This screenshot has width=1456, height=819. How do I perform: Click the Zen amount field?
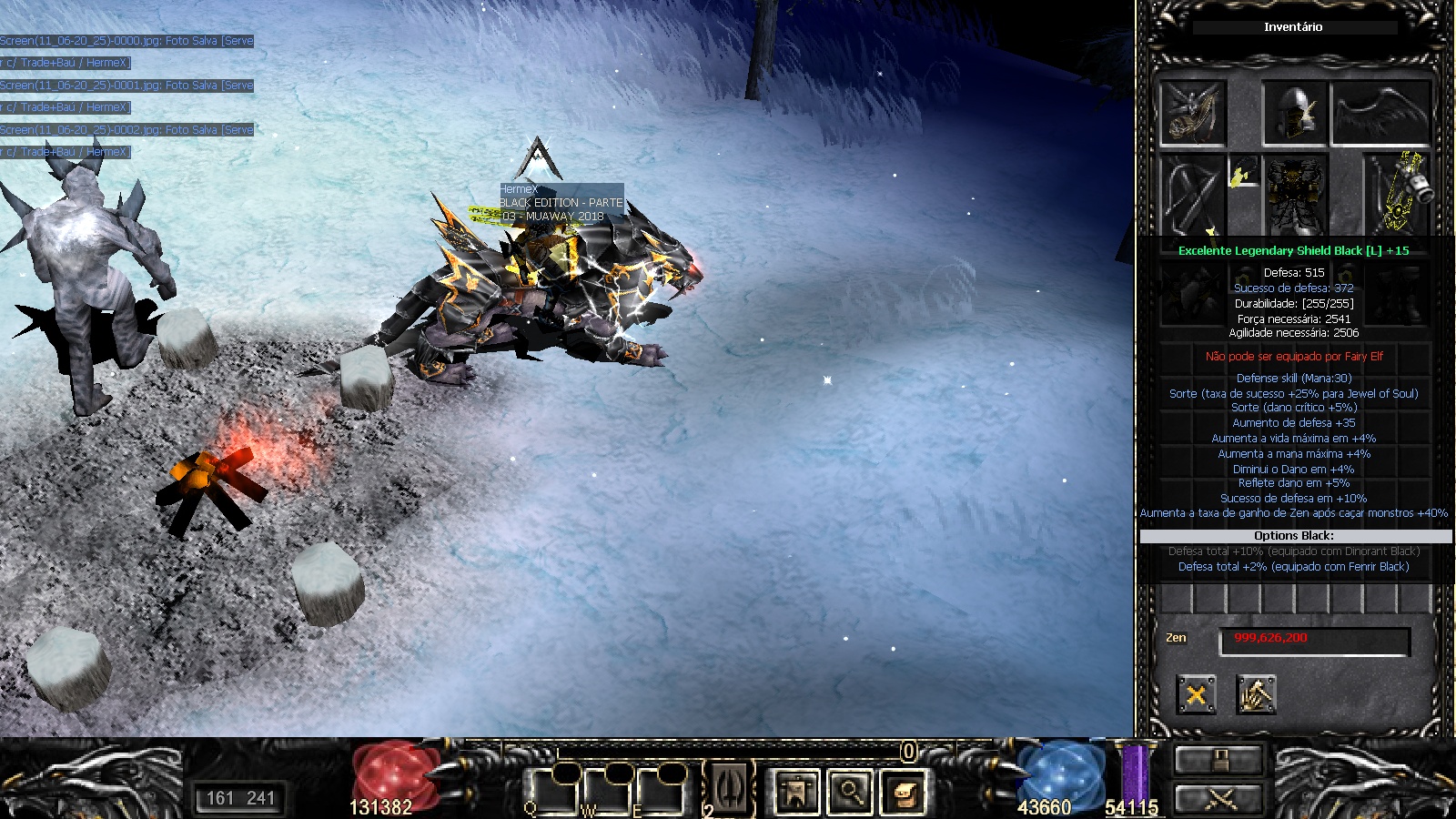coord(1314,641)
